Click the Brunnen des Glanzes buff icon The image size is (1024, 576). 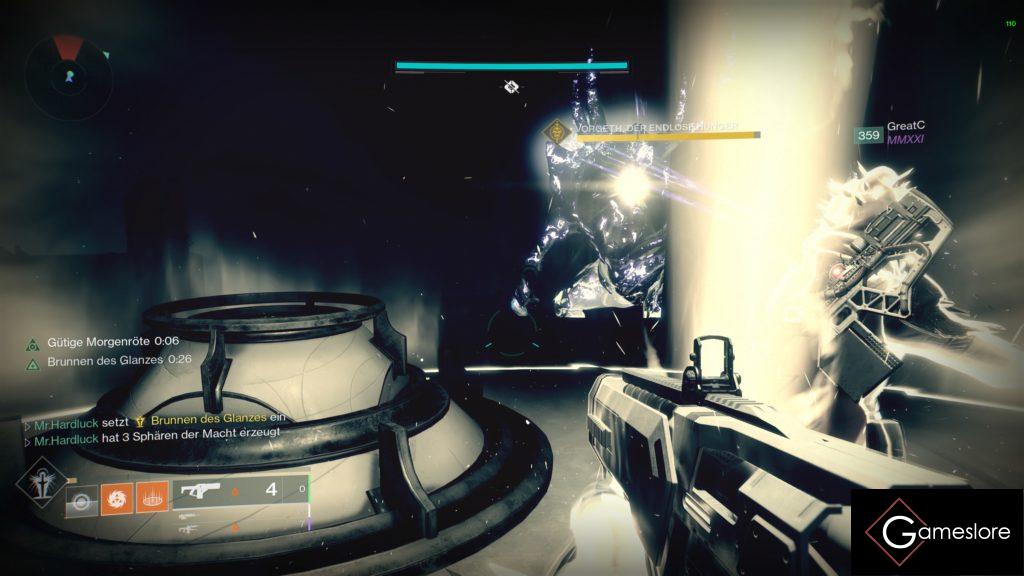pos(33,362)
